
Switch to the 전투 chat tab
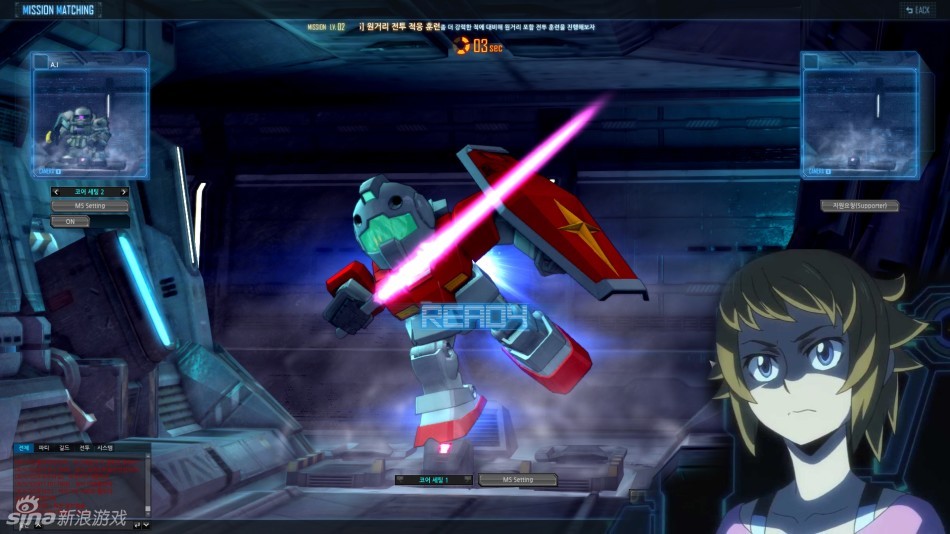pos(84,448)
